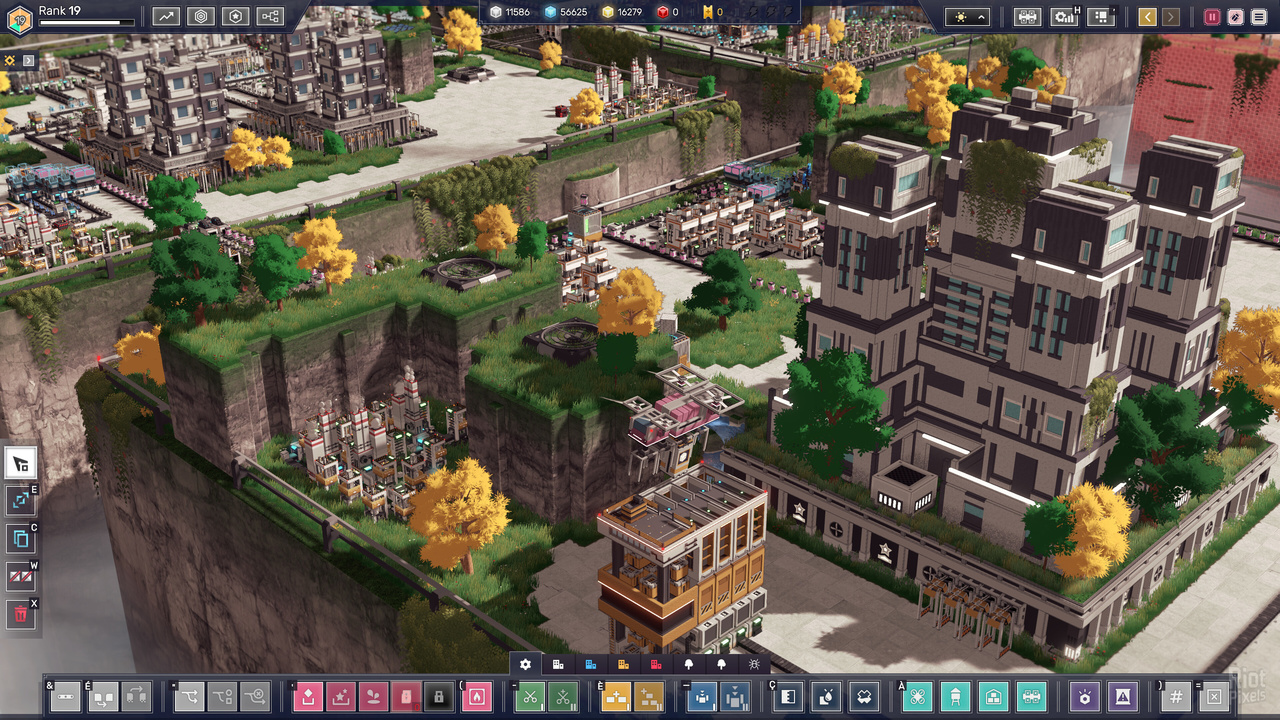Activate the red trash delete tool
Viewport: 1280px width, 720px height.
pos(21,614)
